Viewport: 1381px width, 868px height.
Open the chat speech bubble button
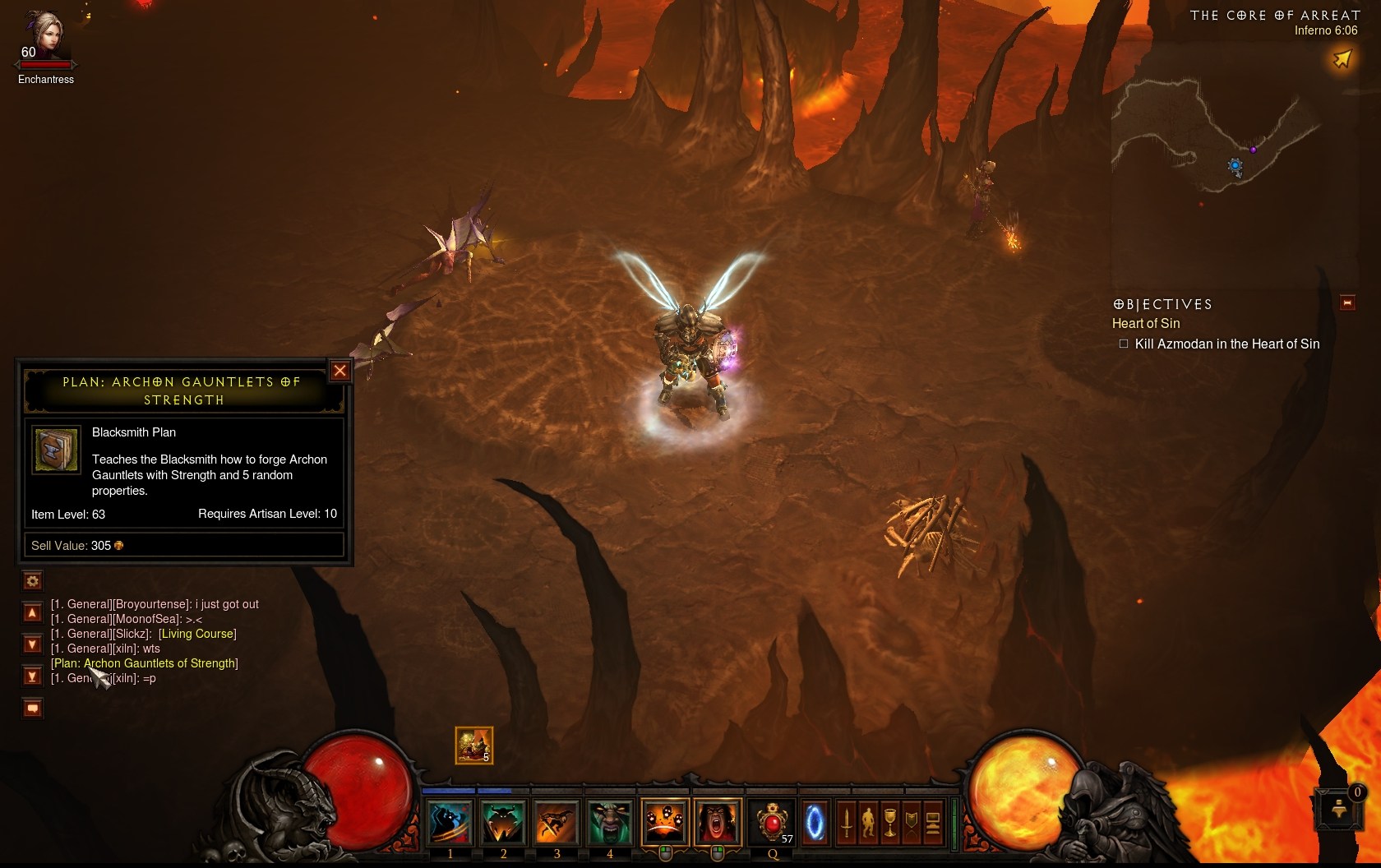(33, 708)
